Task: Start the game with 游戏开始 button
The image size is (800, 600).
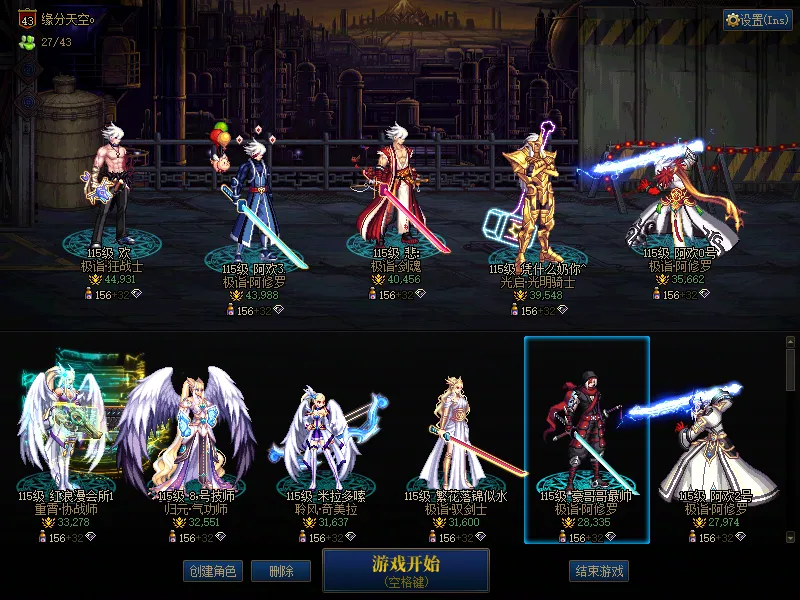Action: coord(405,570)
